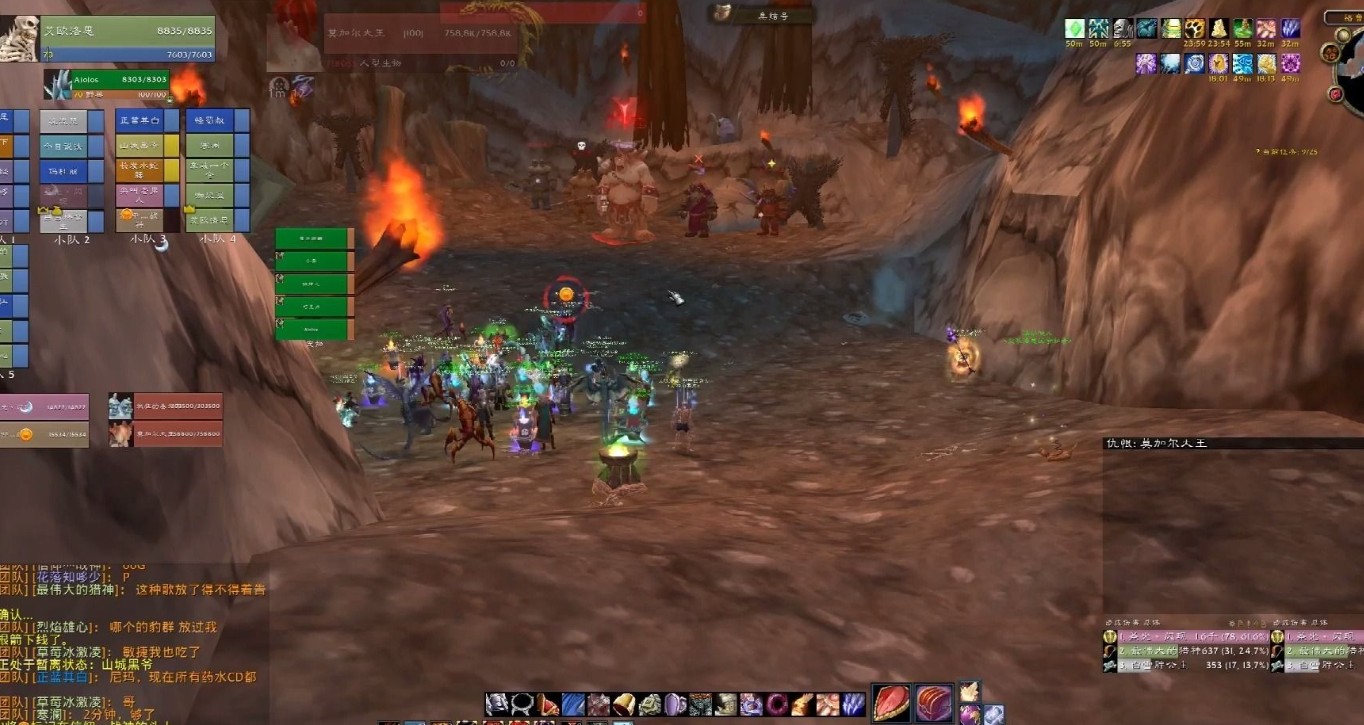Use the purple ring item on the action bar
The image size is (1364, 725).
tap(776, 704)
